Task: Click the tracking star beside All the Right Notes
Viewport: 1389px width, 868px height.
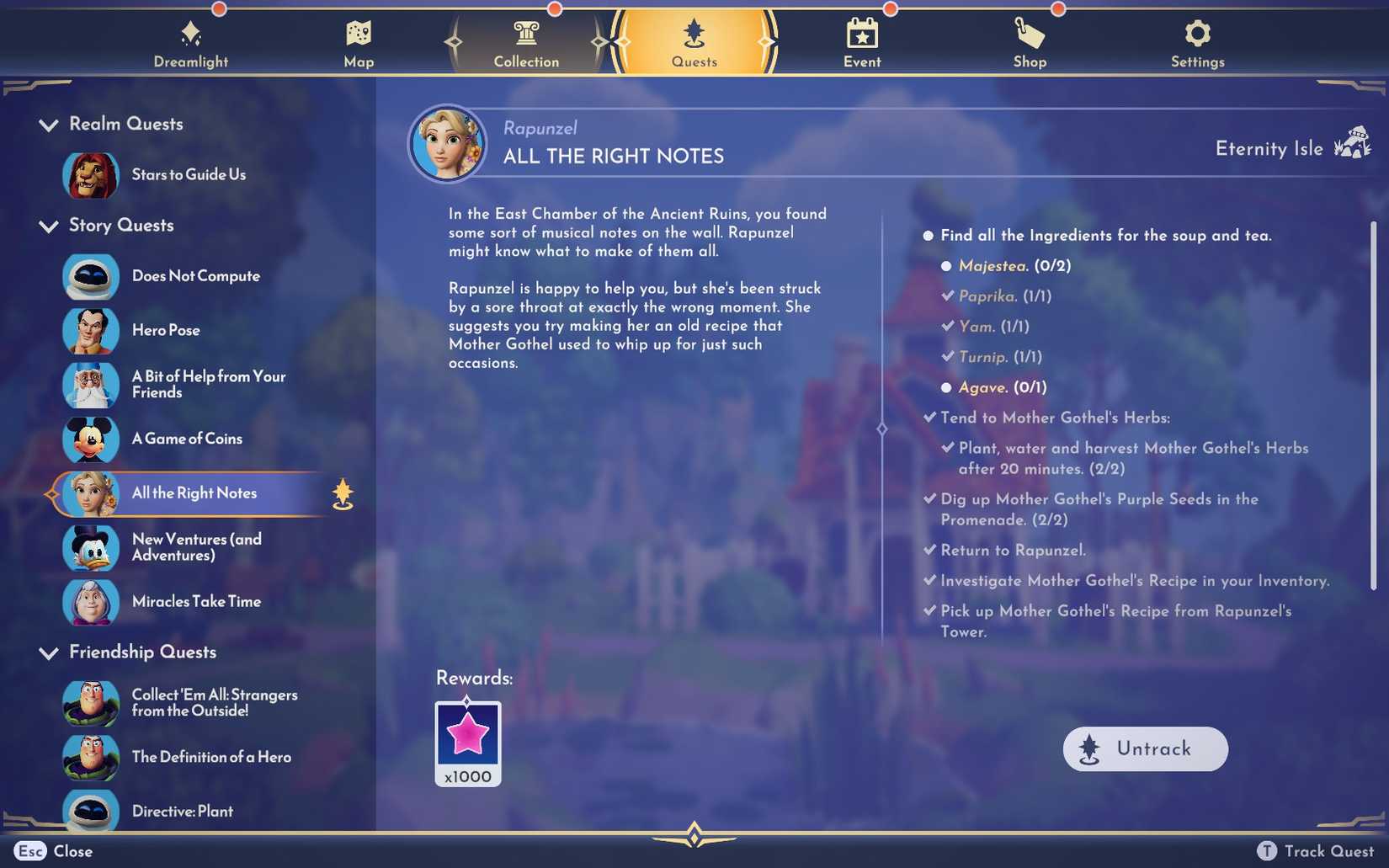Action: (341, 494)
